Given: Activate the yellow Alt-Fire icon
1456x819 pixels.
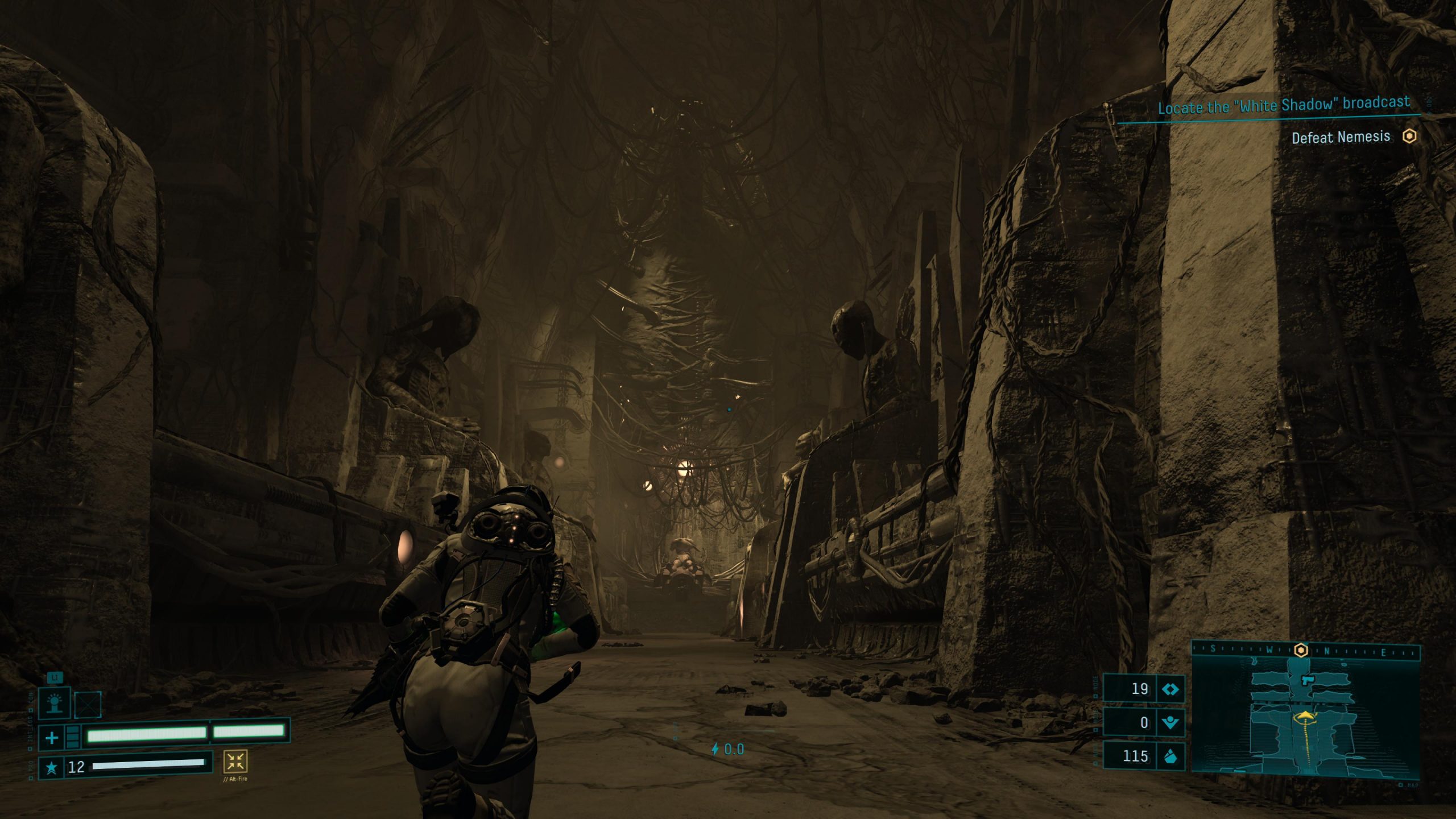Looking at the screenshot, I should point(235,761).
